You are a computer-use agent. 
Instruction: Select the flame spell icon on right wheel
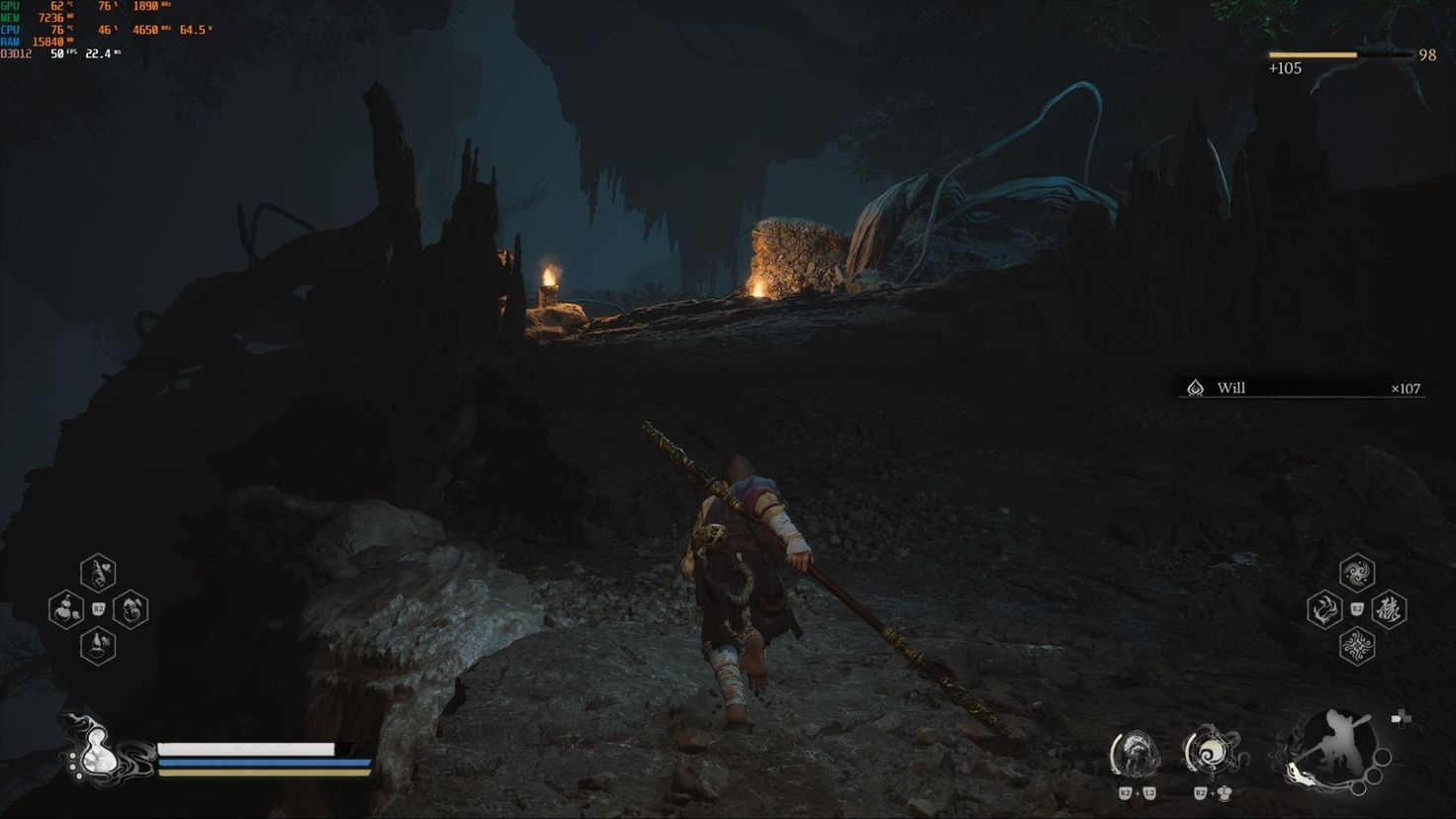(x=1323, y=609)
